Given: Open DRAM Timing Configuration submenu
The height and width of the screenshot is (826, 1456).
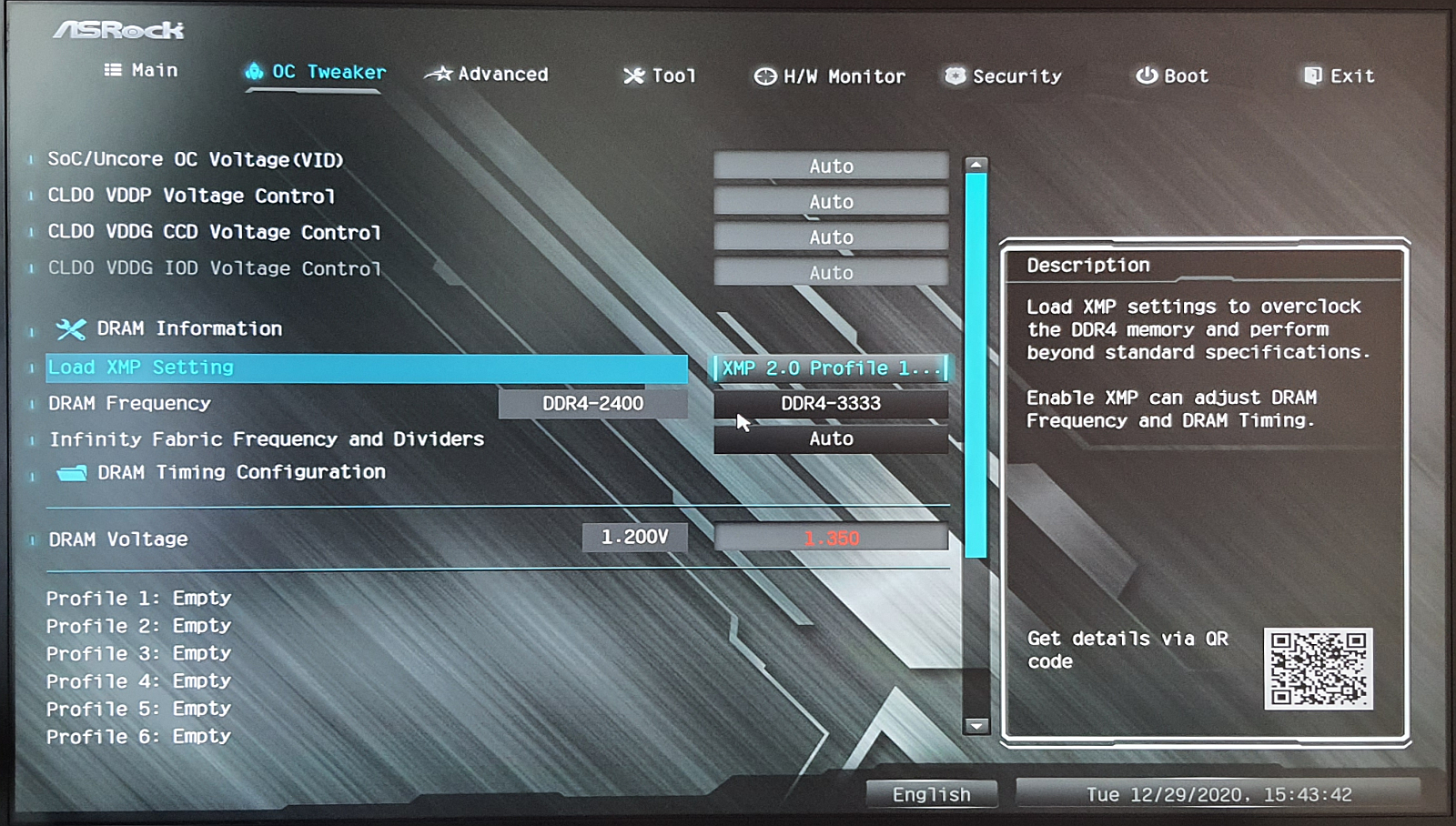Looking at the screenshot, I should click(x=240, y=472).
